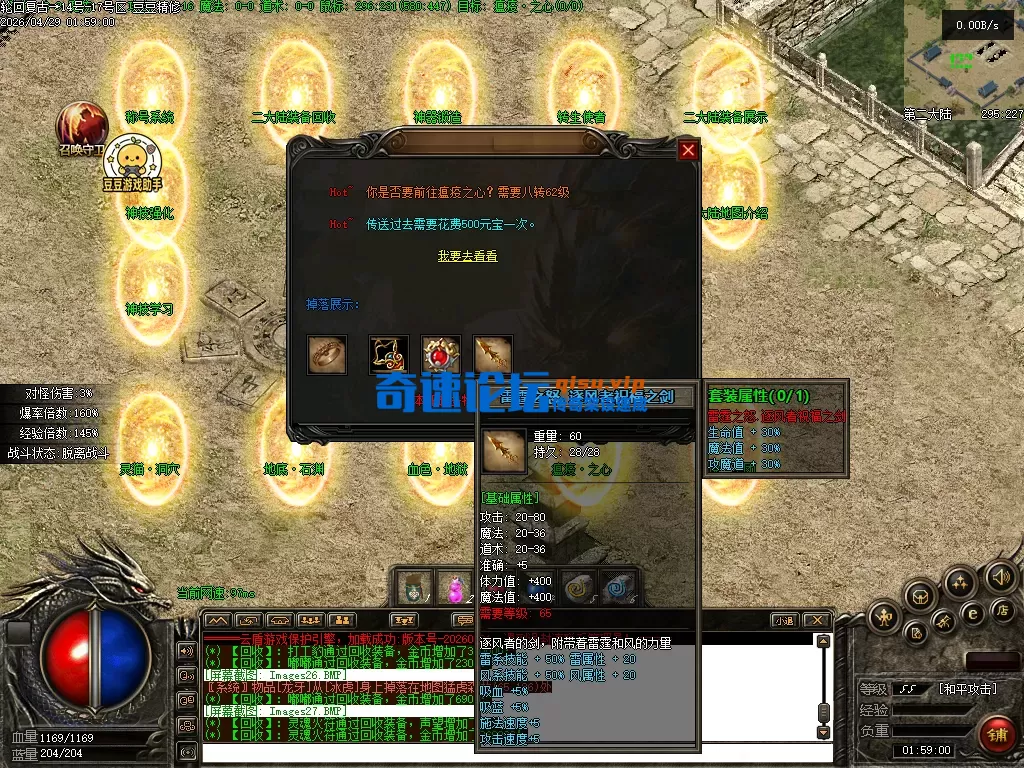Choose the 我要去看看 dialogue link
Image resolution: width=1024 pixels, height=768 pixels.
(x=467, y=256)
